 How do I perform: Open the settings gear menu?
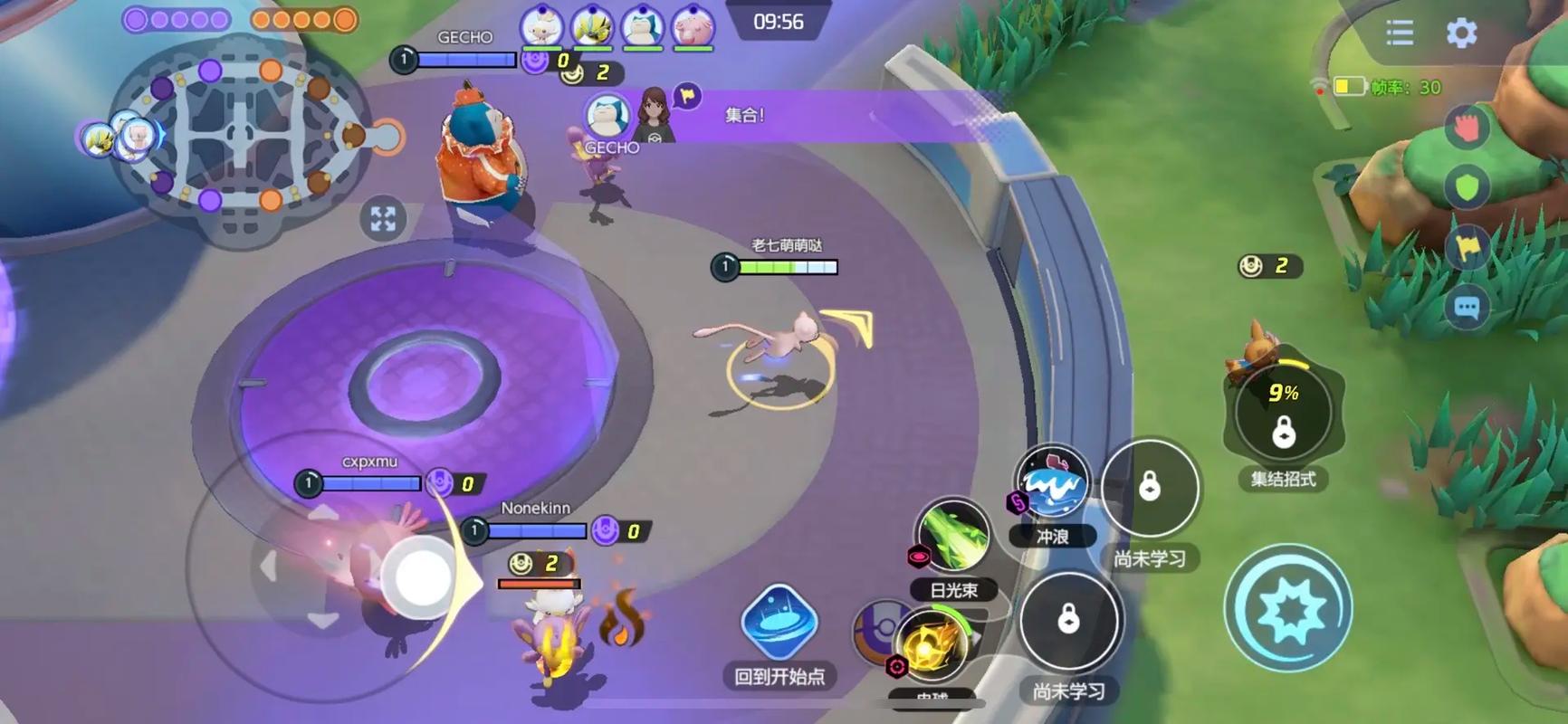1461,33
